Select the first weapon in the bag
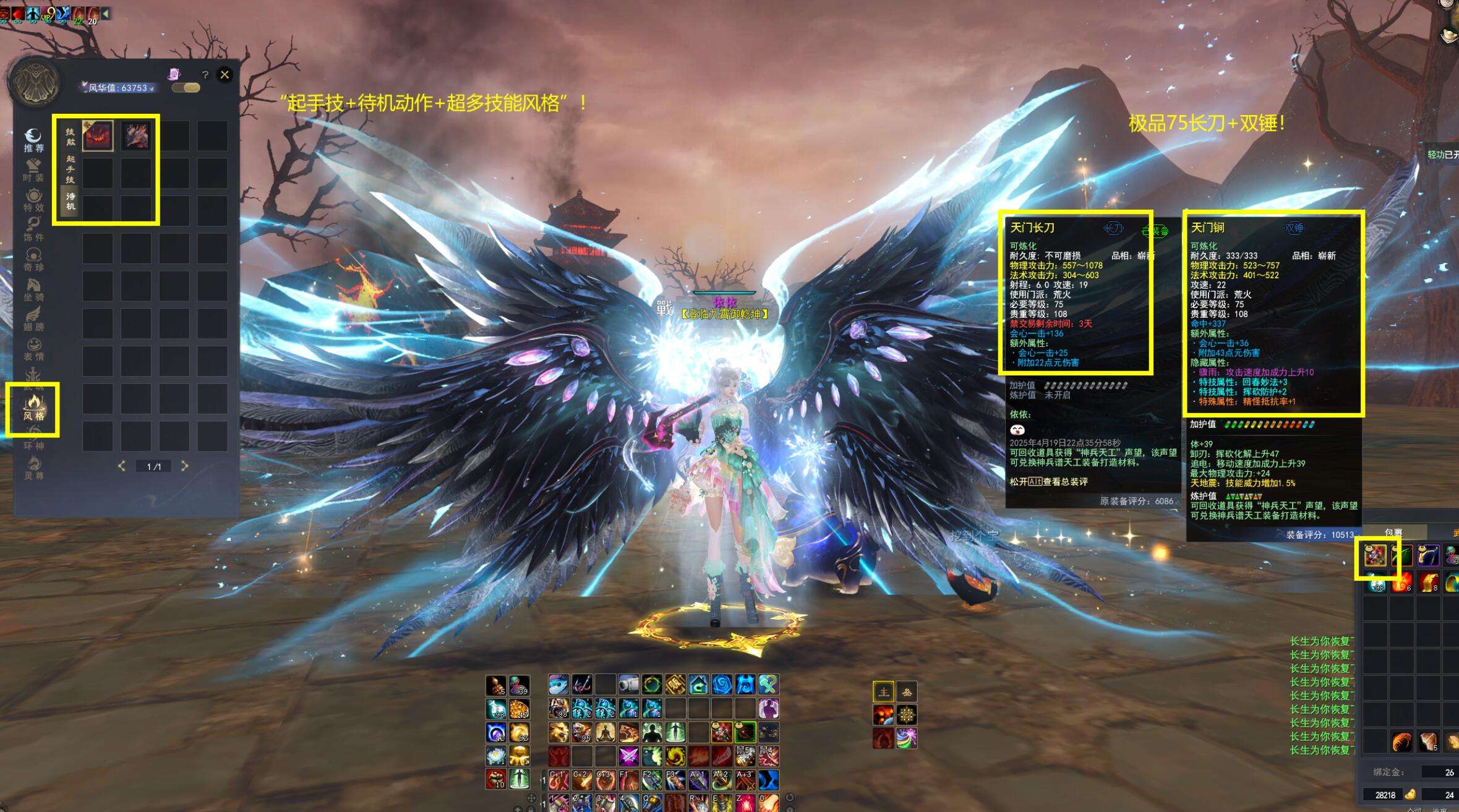This screenshot has height=812, width=1459. pos(1375,557)
